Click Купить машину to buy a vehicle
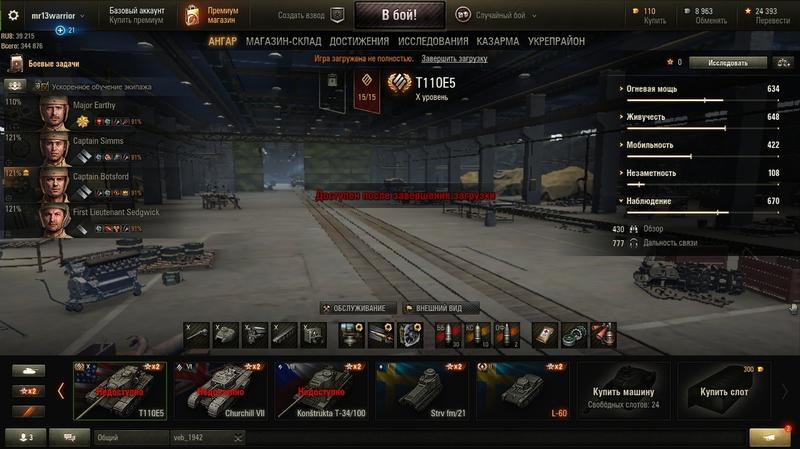Image resolution: width=800 pixels, height=449 pixels. pyautogui.click(x=622, y=392)
